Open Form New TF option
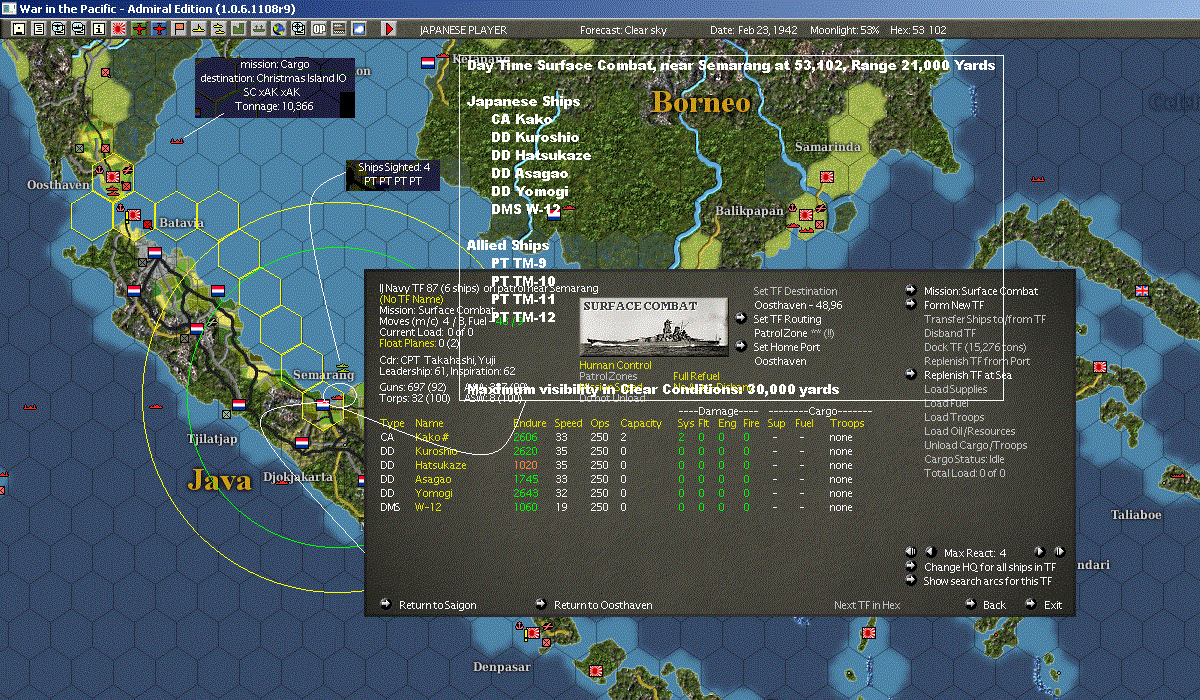Screen dimensions: 1200x700 (x=953, y=305)
